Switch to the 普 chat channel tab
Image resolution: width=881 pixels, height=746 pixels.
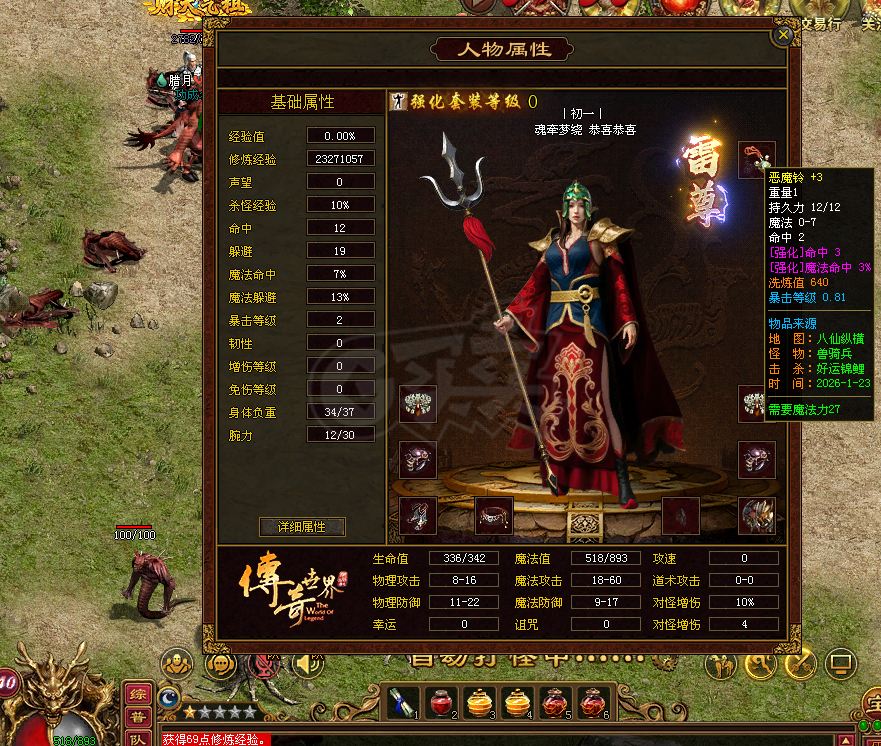click(138, 718)
